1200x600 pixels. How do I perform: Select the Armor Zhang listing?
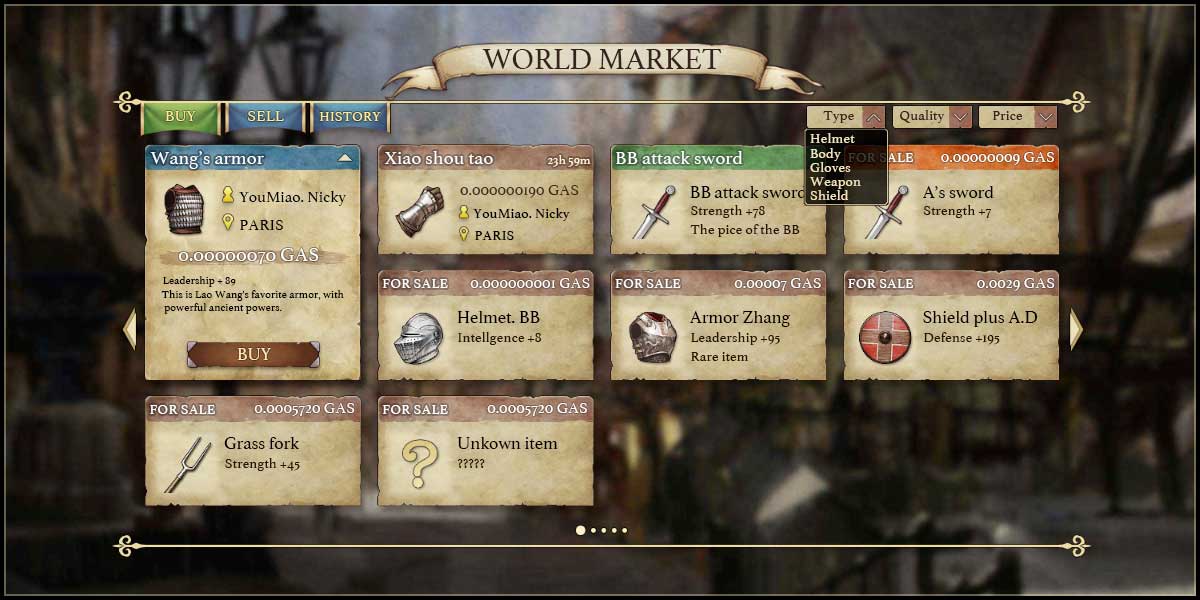coord(718,326)
